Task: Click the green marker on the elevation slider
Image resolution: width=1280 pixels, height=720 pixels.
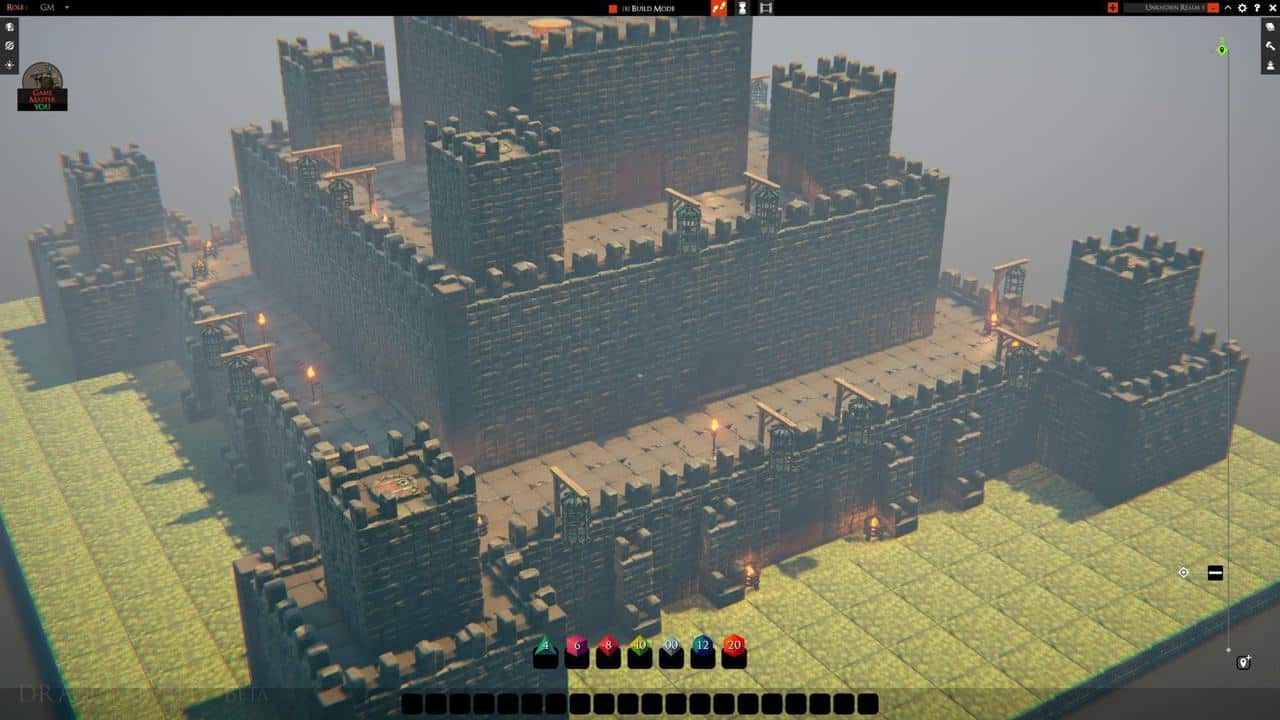Action: tap(1221, 50)
